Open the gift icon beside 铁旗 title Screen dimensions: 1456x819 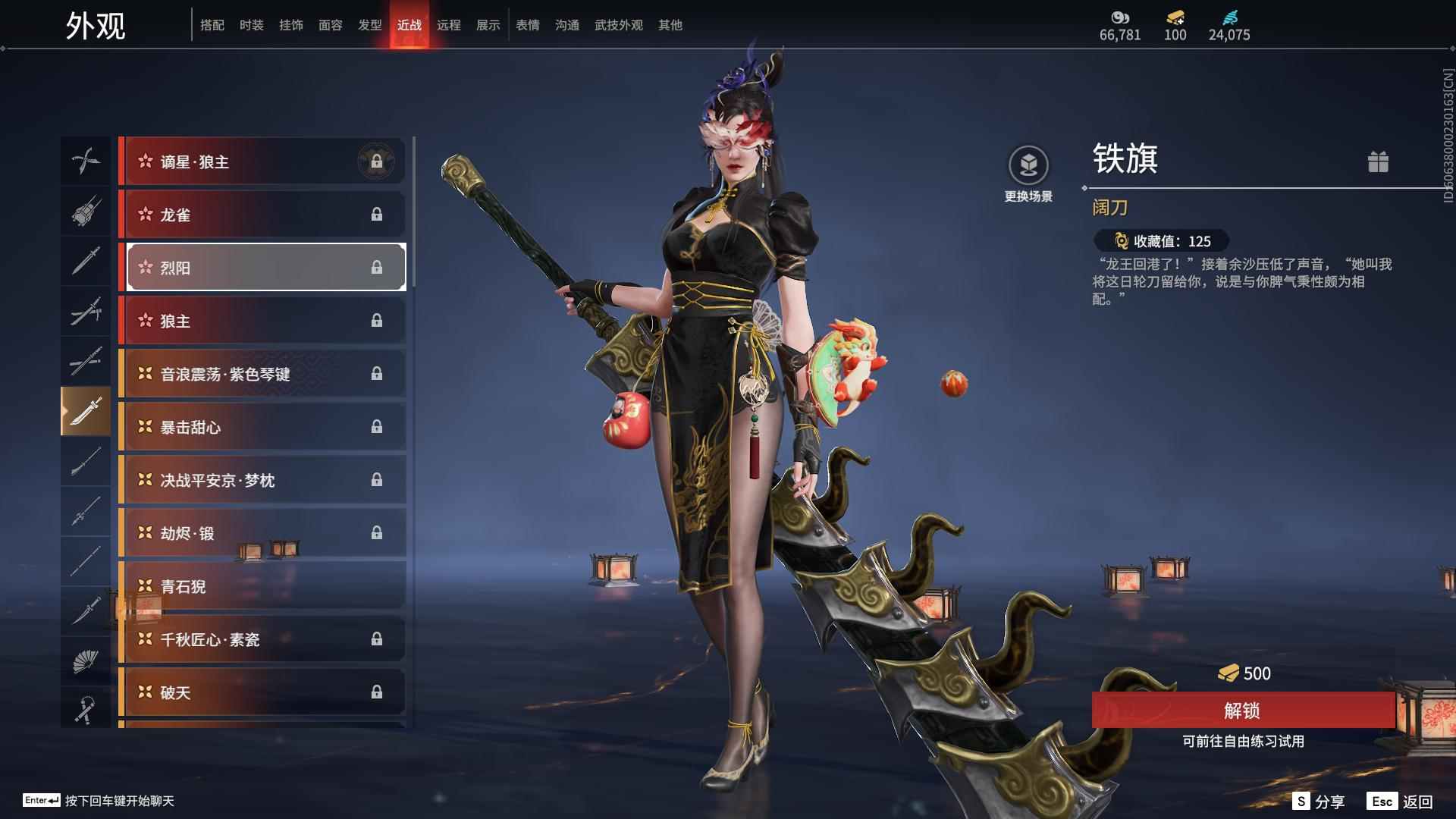click(1379, 162)
